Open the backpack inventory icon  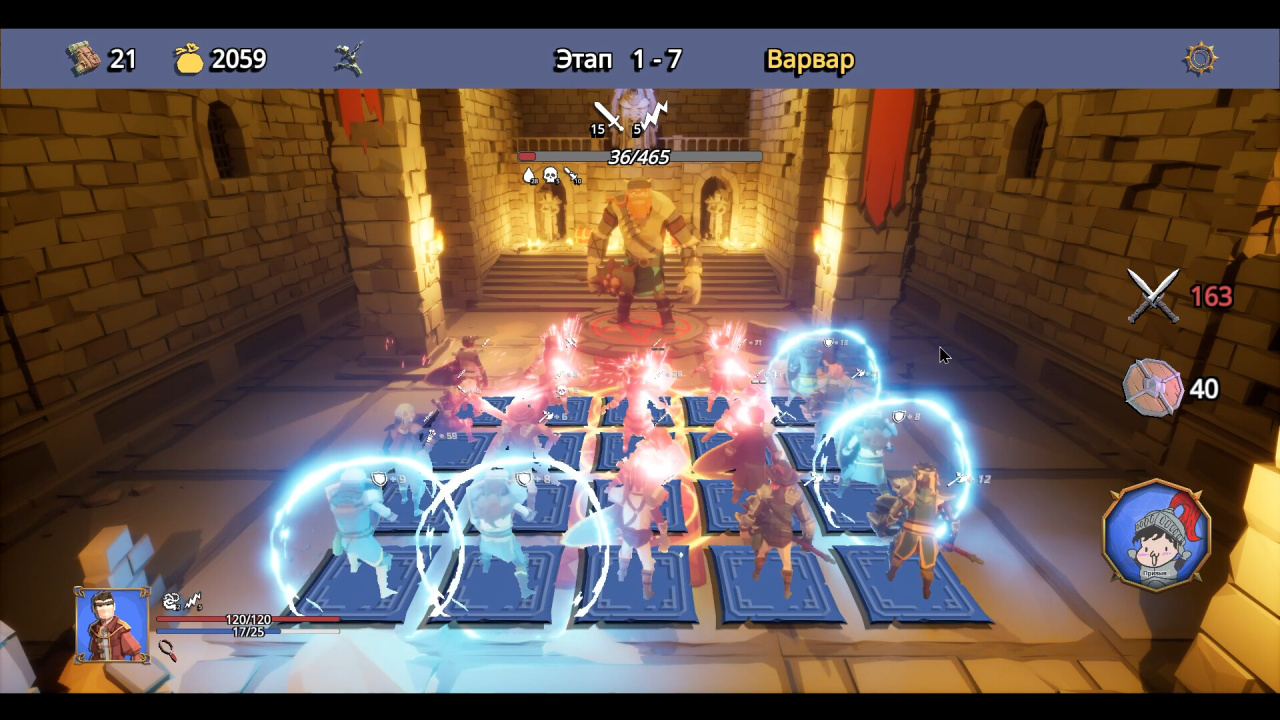click(84, 59)
